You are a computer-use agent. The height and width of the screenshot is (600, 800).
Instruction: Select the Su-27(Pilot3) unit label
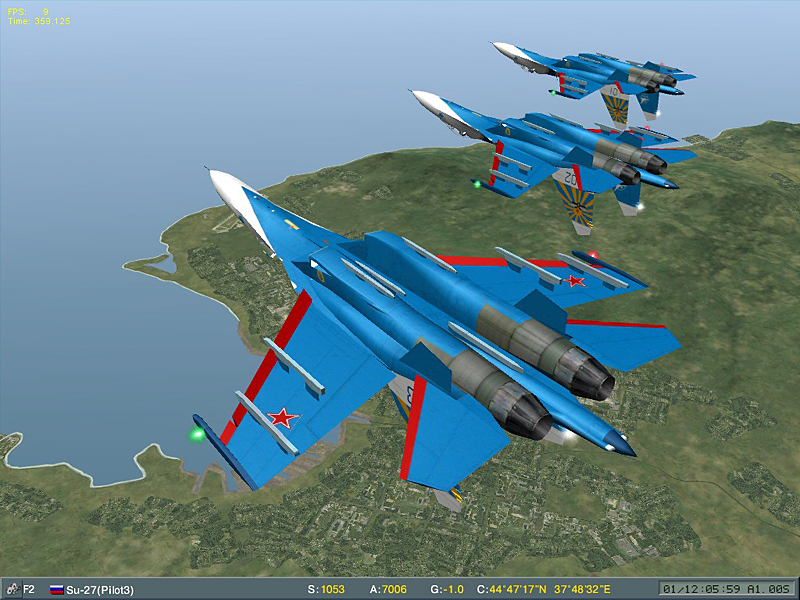pyautogui.click(x=101, y=590)
